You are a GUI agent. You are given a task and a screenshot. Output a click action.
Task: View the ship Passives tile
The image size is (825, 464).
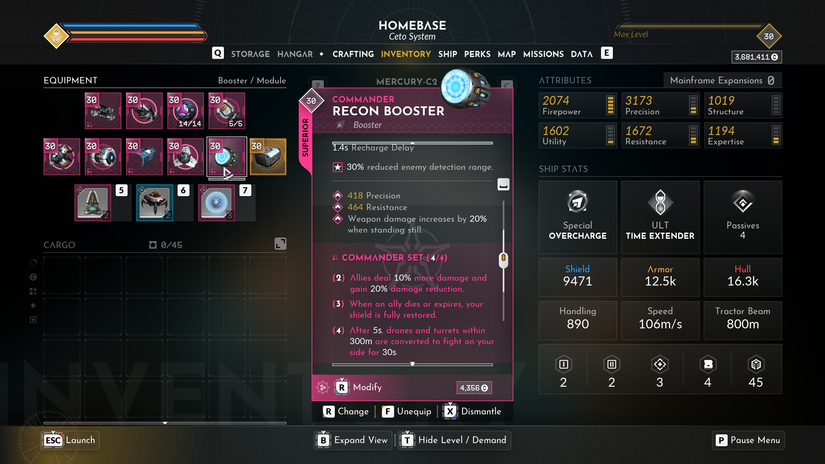(742, 214)
